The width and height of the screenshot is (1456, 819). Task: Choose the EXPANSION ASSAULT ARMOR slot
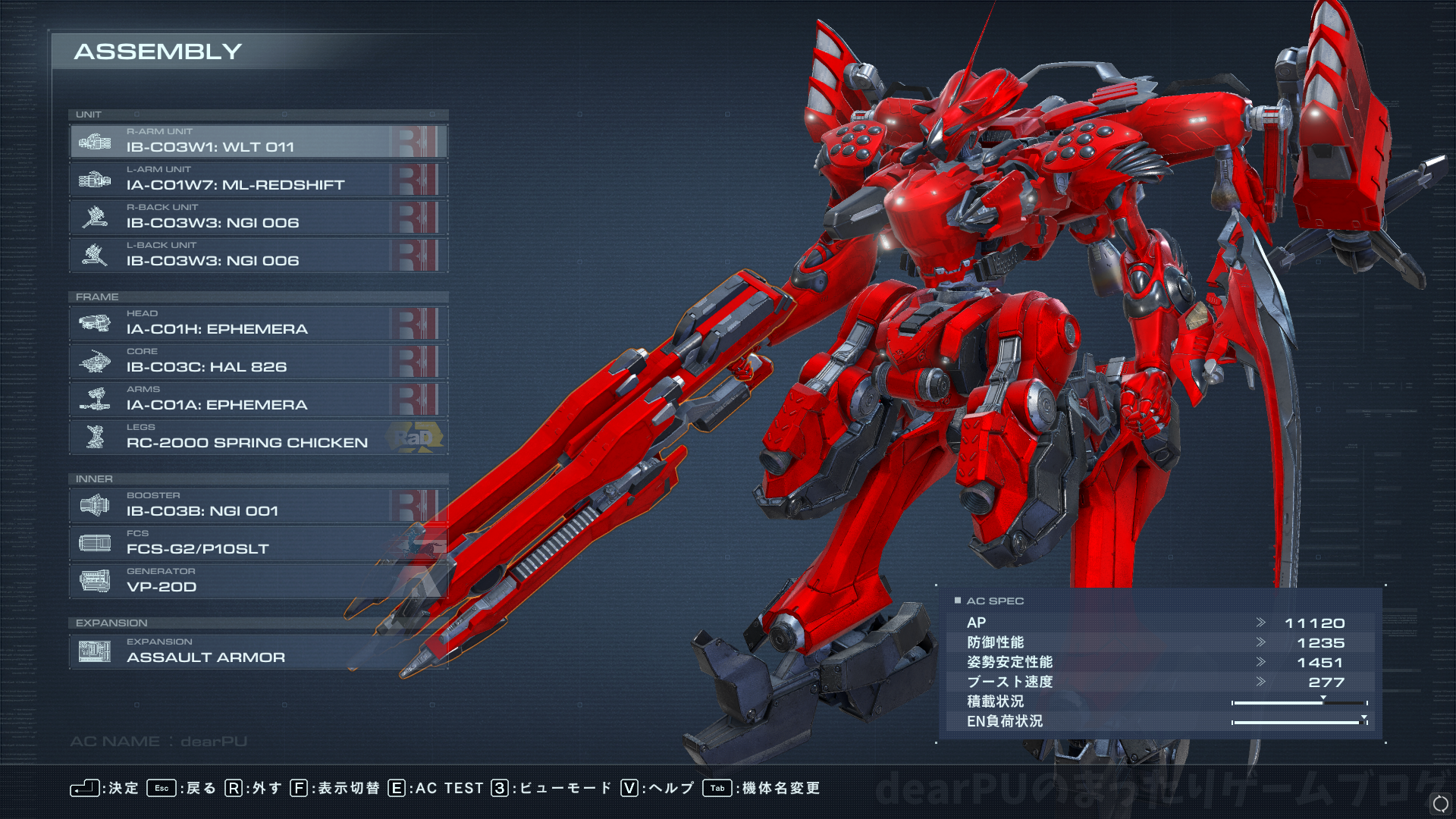(258, 652)
